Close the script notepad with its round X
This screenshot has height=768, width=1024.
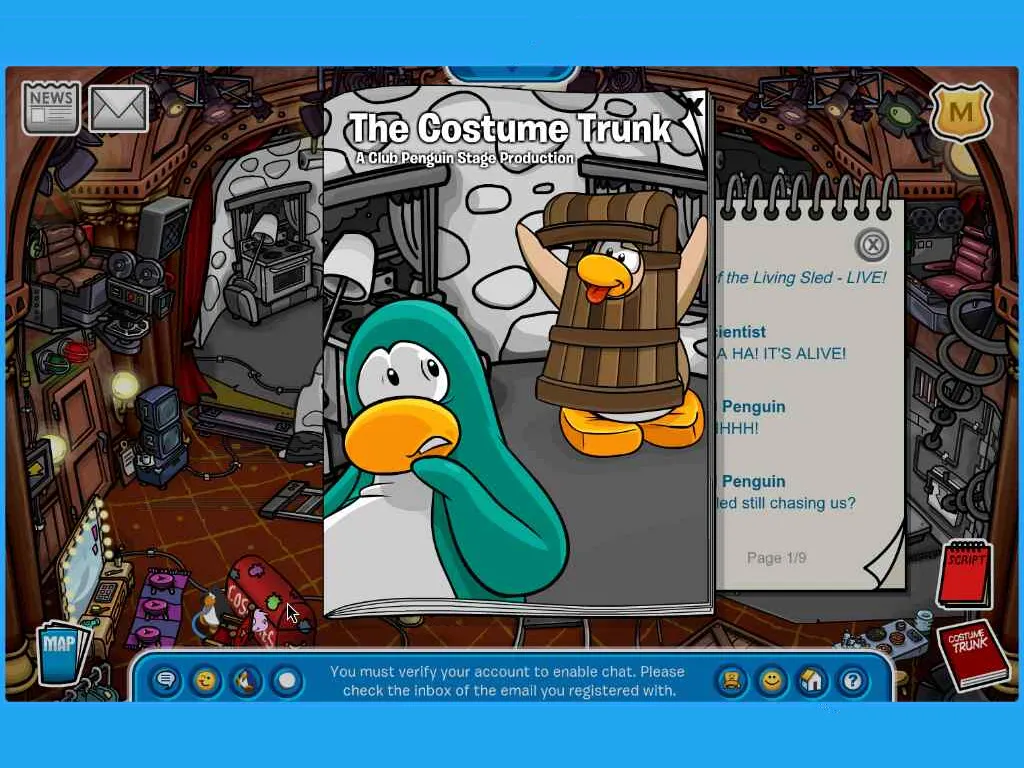(872, 244)
